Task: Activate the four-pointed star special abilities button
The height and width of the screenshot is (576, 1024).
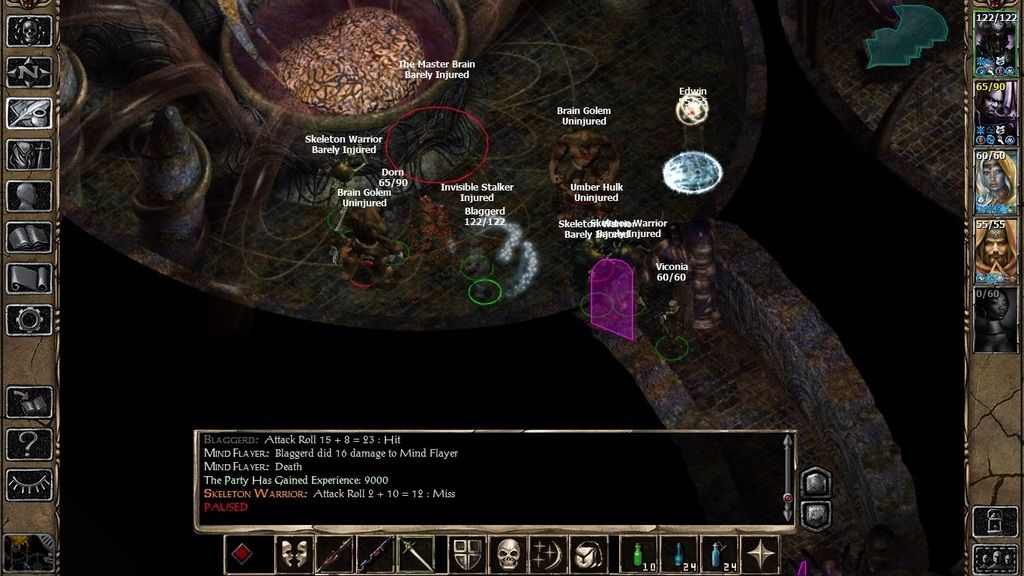Action: [762, 554]
